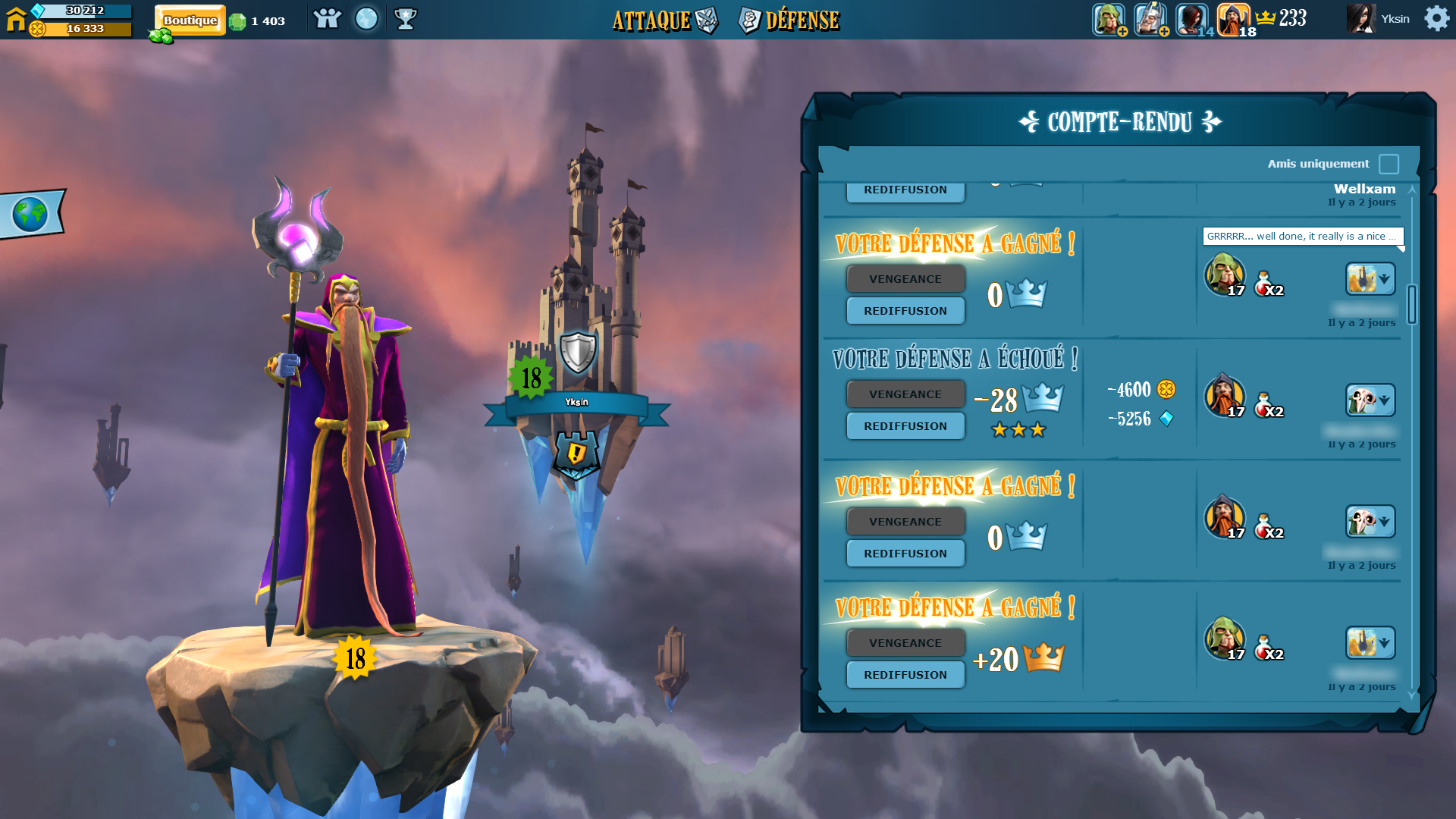Screen dimensions: 1456x819
Task: Open the round blue orb icon
Action: (x=366, y=19)
